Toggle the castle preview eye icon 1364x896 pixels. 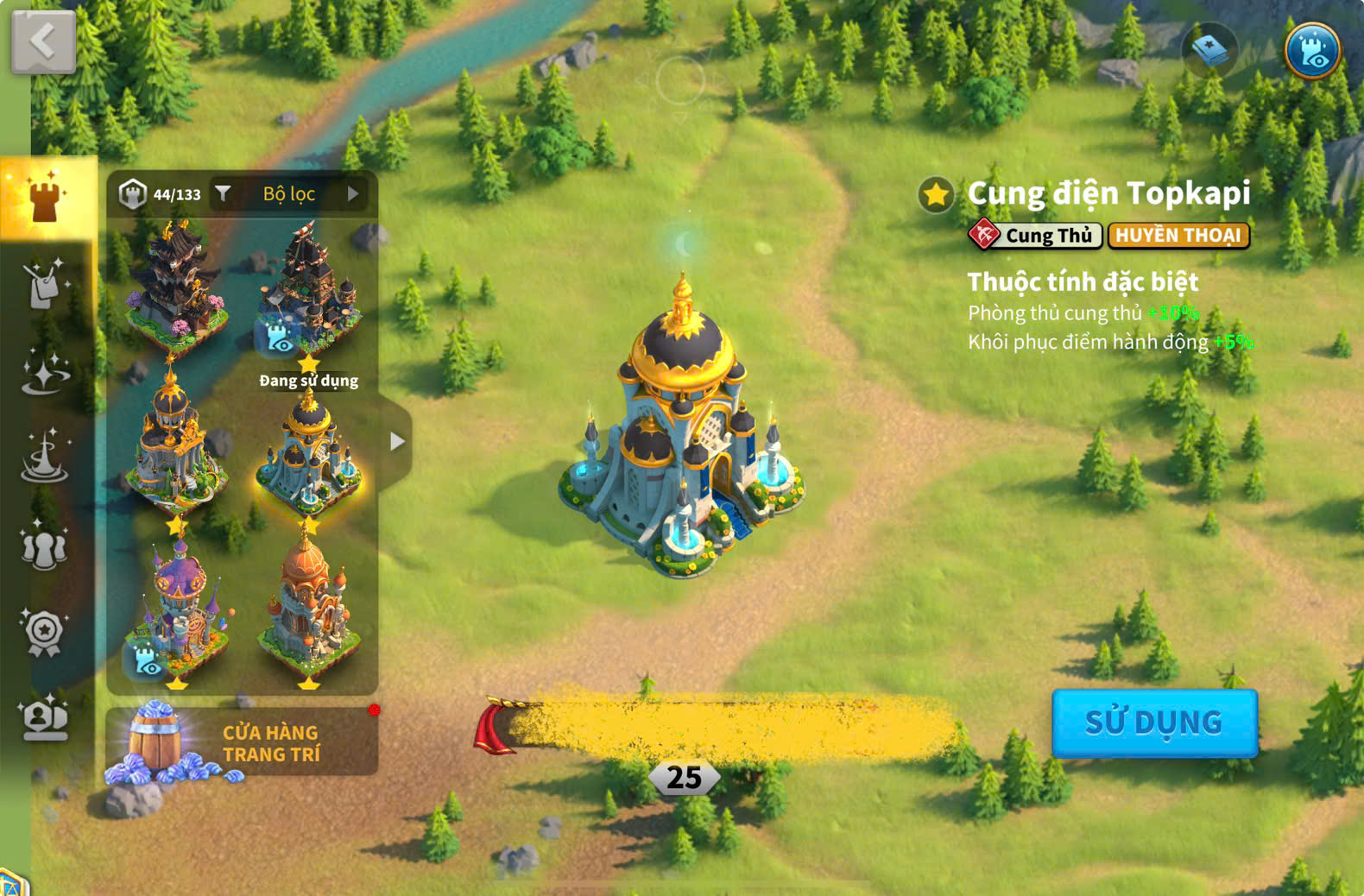tap(1312, 51)
